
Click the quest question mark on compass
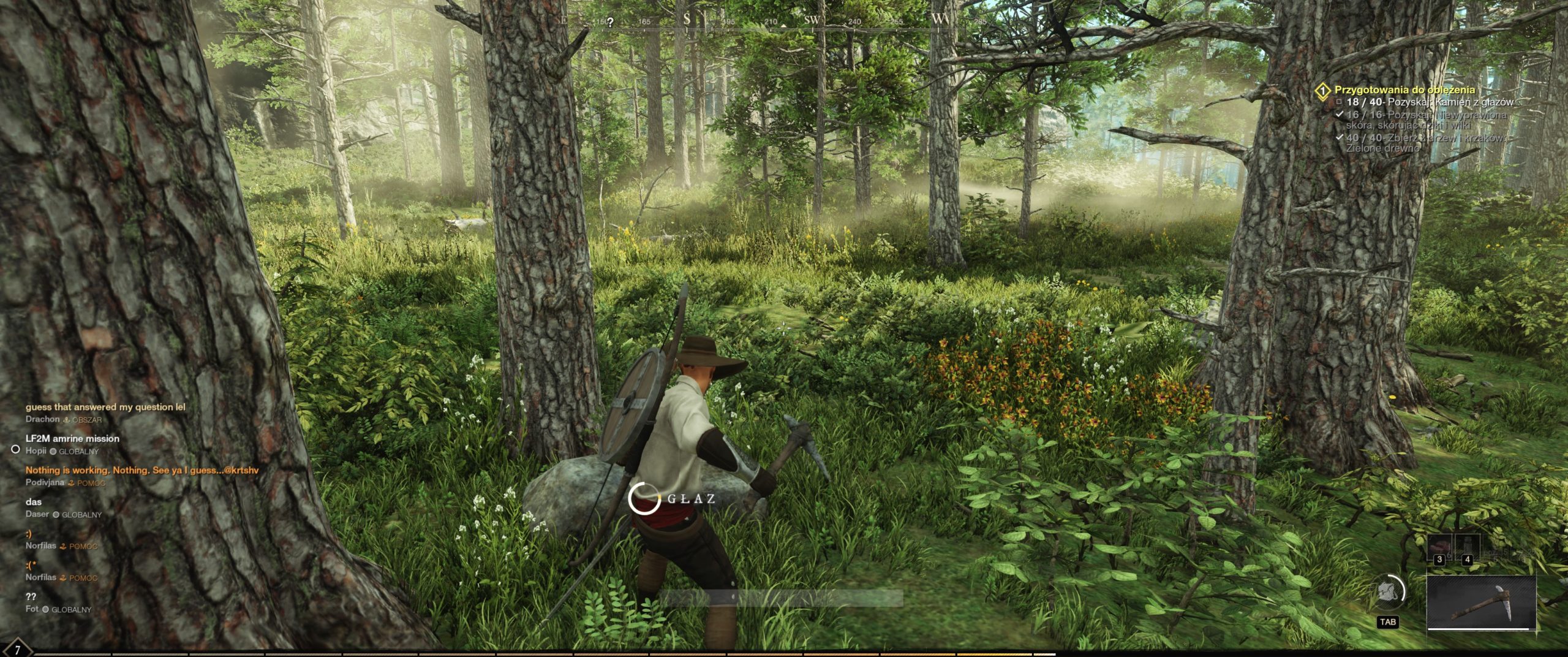click(x=610, y=22)
